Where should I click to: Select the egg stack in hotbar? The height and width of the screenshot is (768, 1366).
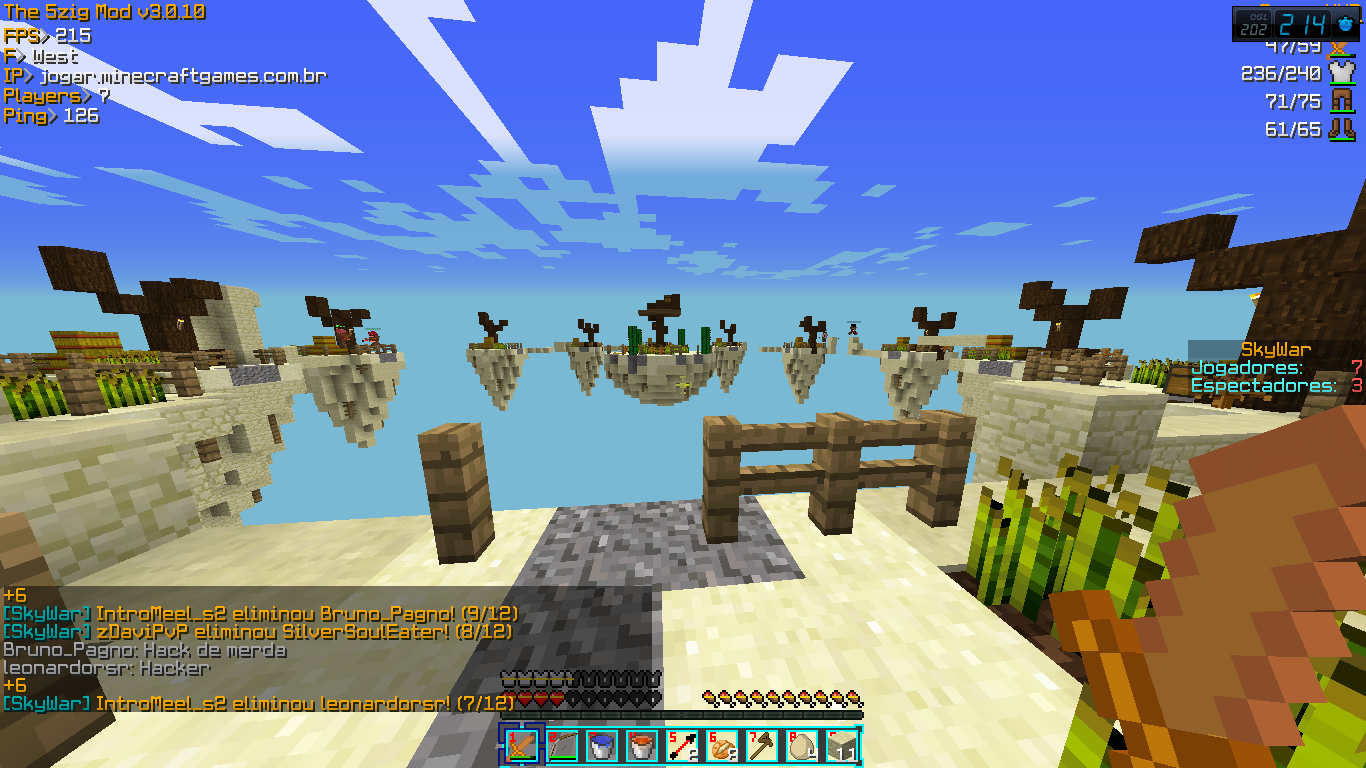(802, 745)
